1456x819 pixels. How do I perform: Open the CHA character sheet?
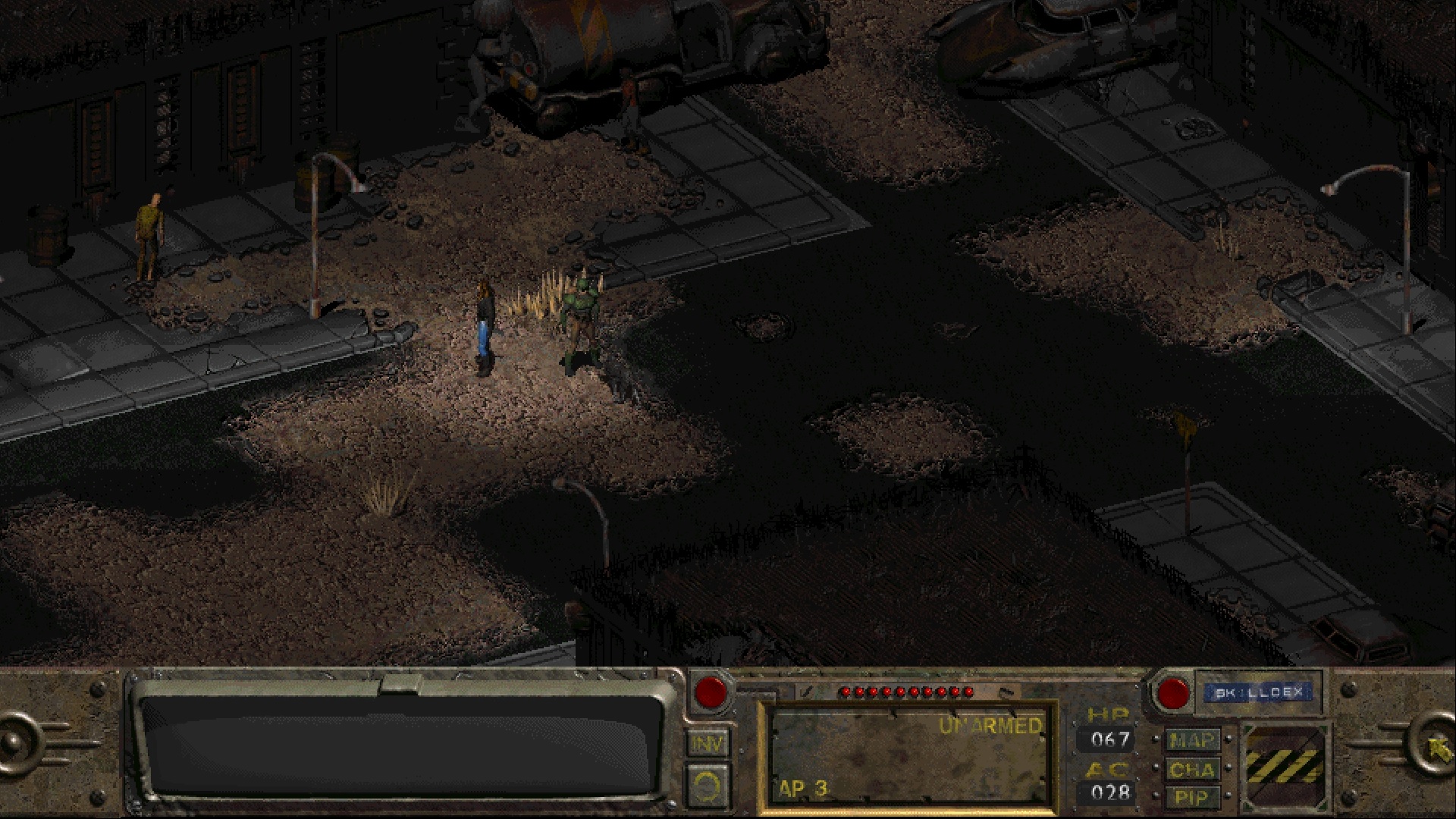(x=1192, y=770)
